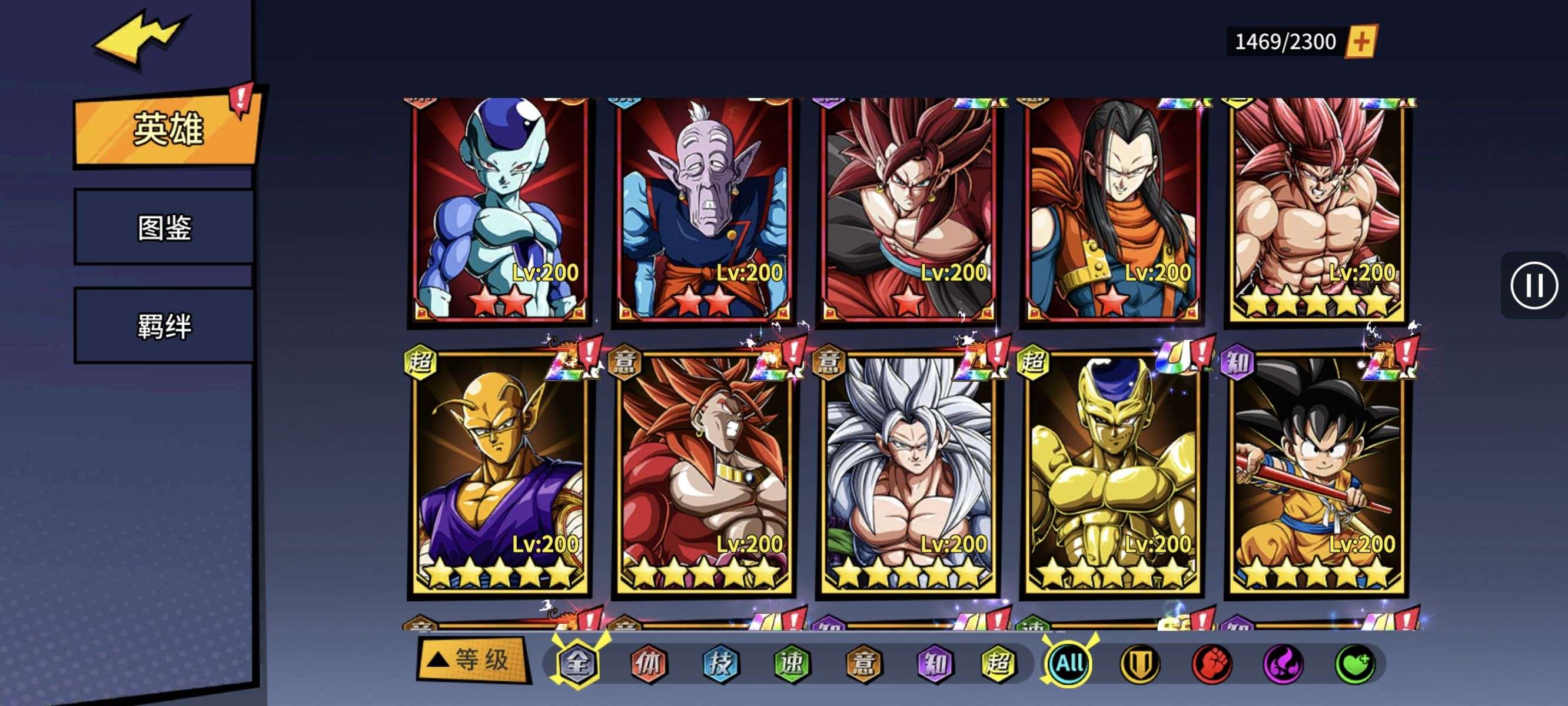Filter by the gold shield role
Image resolution: width=1568 pixels, height=706 pixels.
(1140, 664)
